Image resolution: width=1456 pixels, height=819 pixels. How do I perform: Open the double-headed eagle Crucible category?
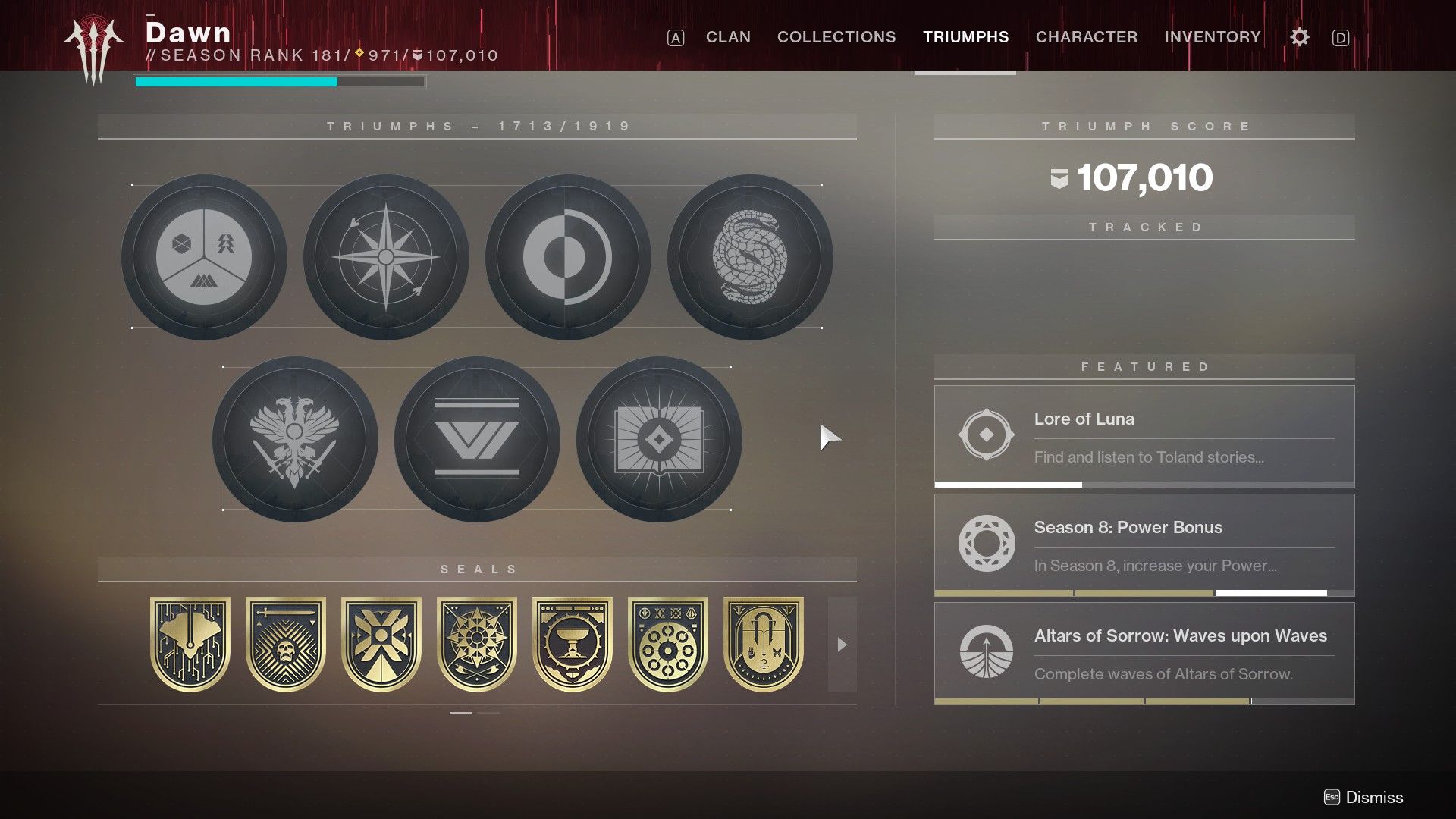tap(296, 440)
